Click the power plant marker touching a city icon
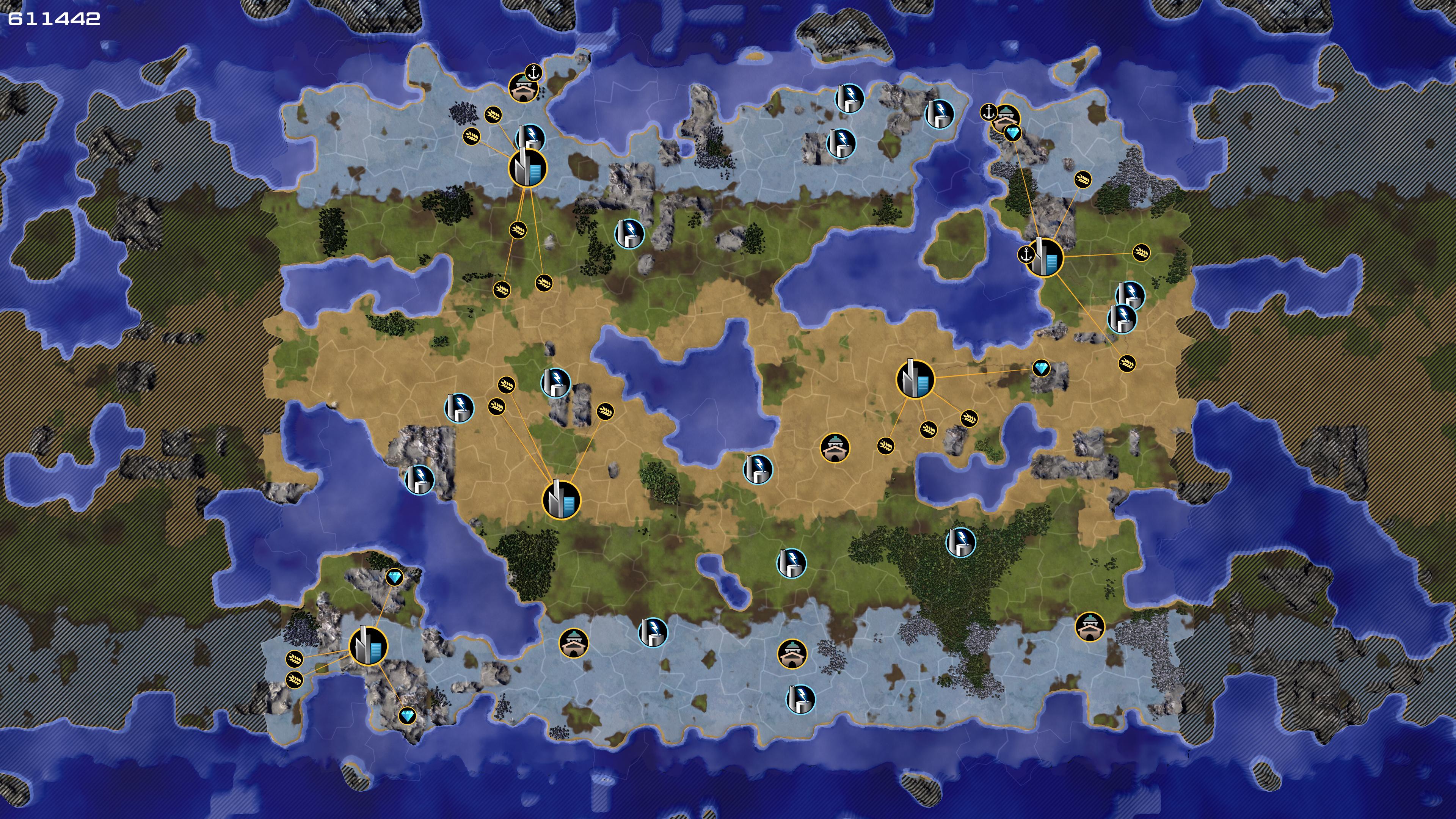The image size is (1456, 819). coord(530,137)
